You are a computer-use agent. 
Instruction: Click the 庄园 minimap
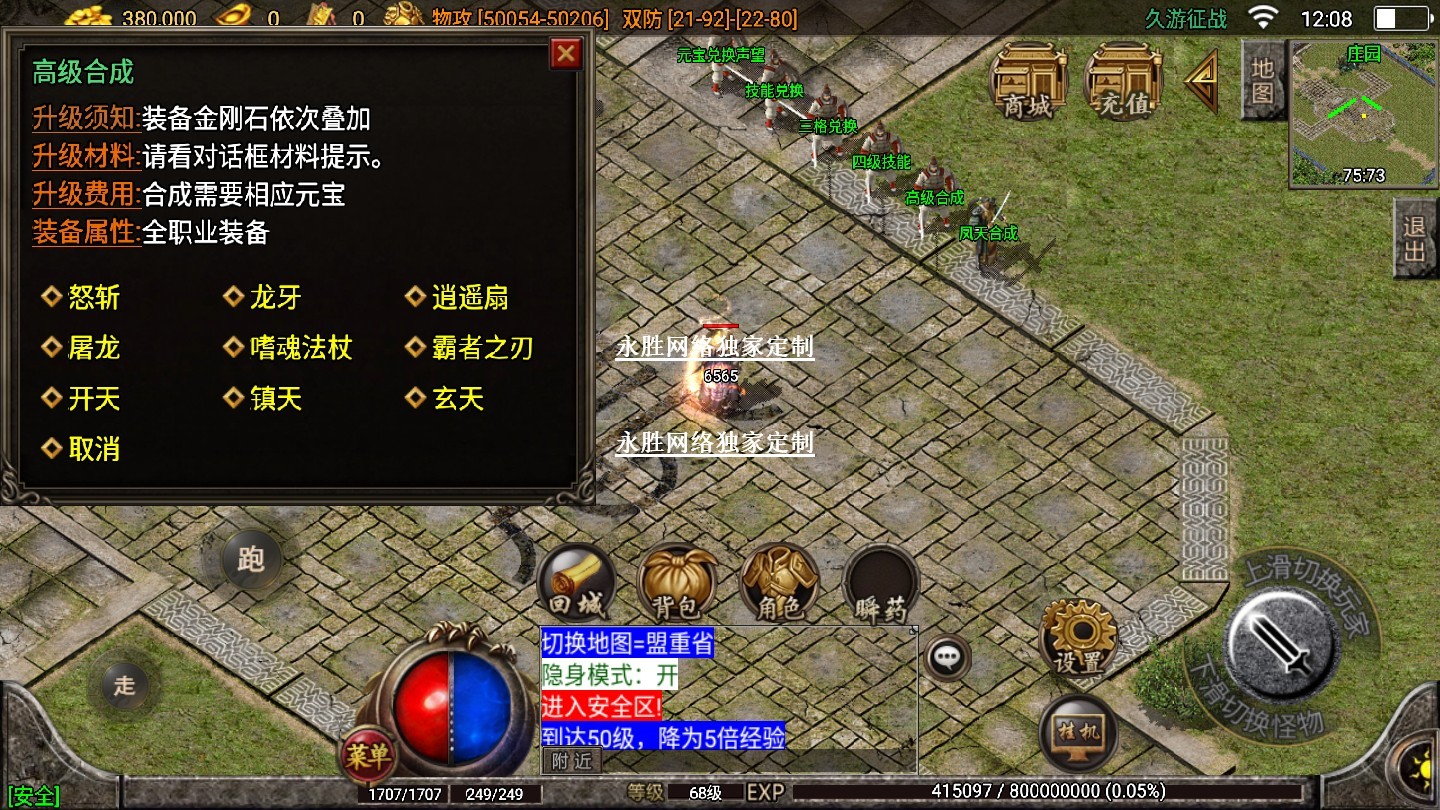click(x=1363, y=113)
